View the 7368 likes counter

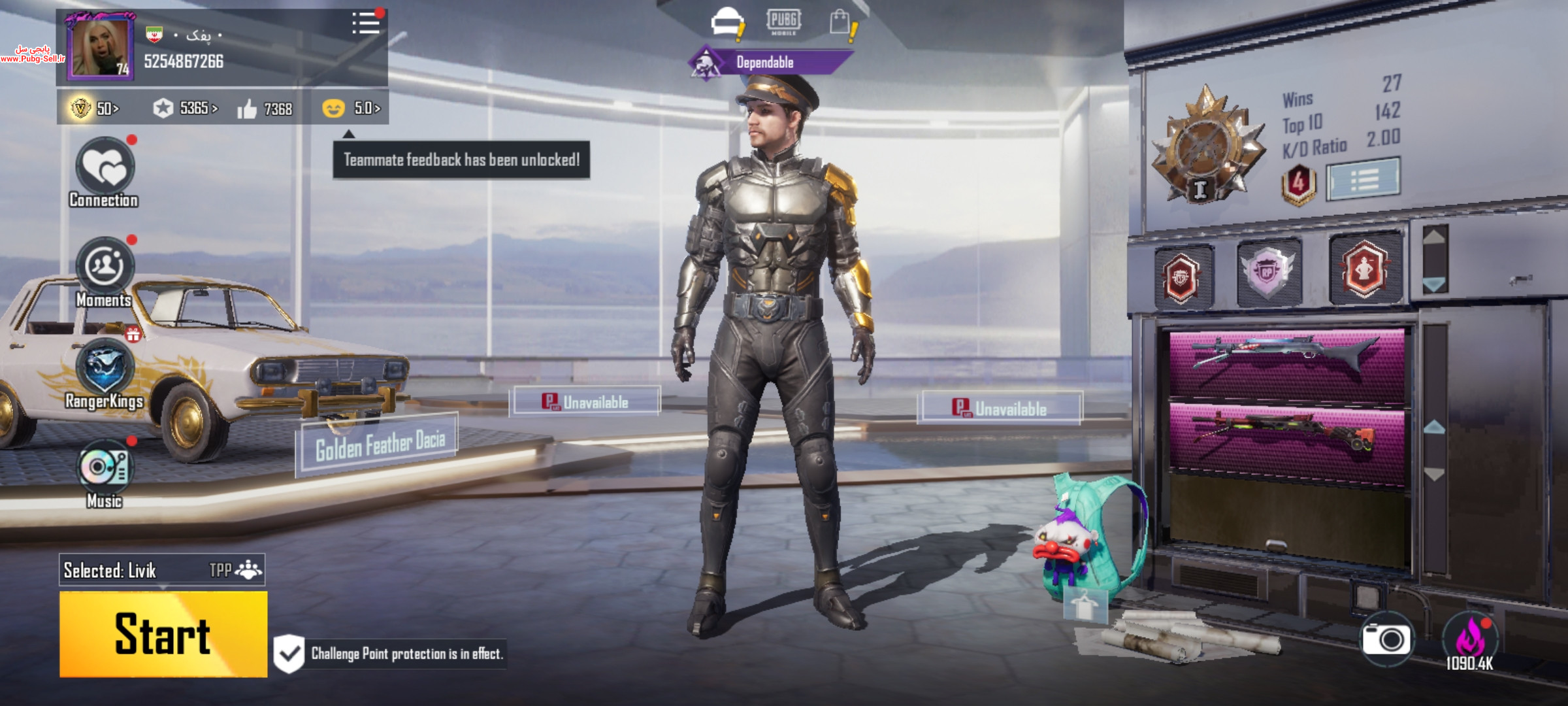(x=265, y=109)
